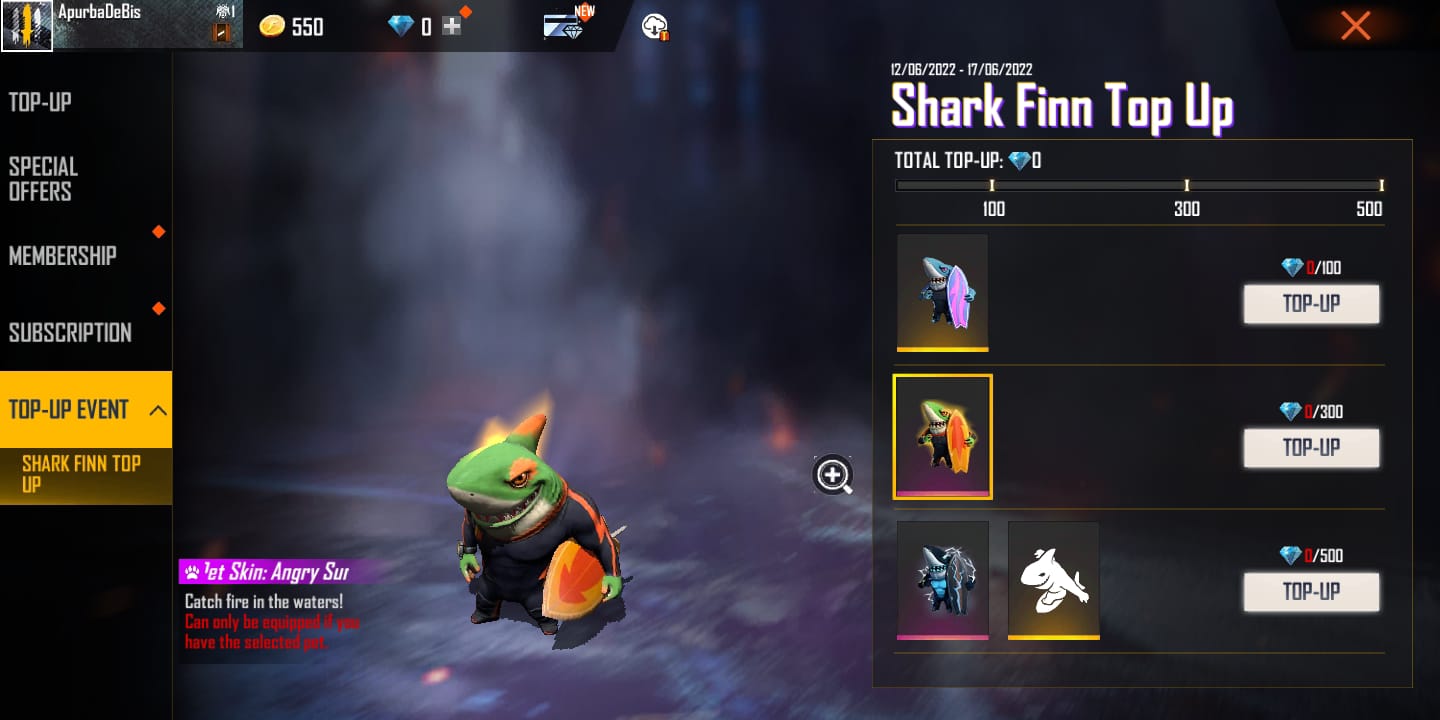Screen dimensions: 1440x720
Task: Preview the lightning shark pet skin reward
Action: pyautogui.click(x=942, y=579)
